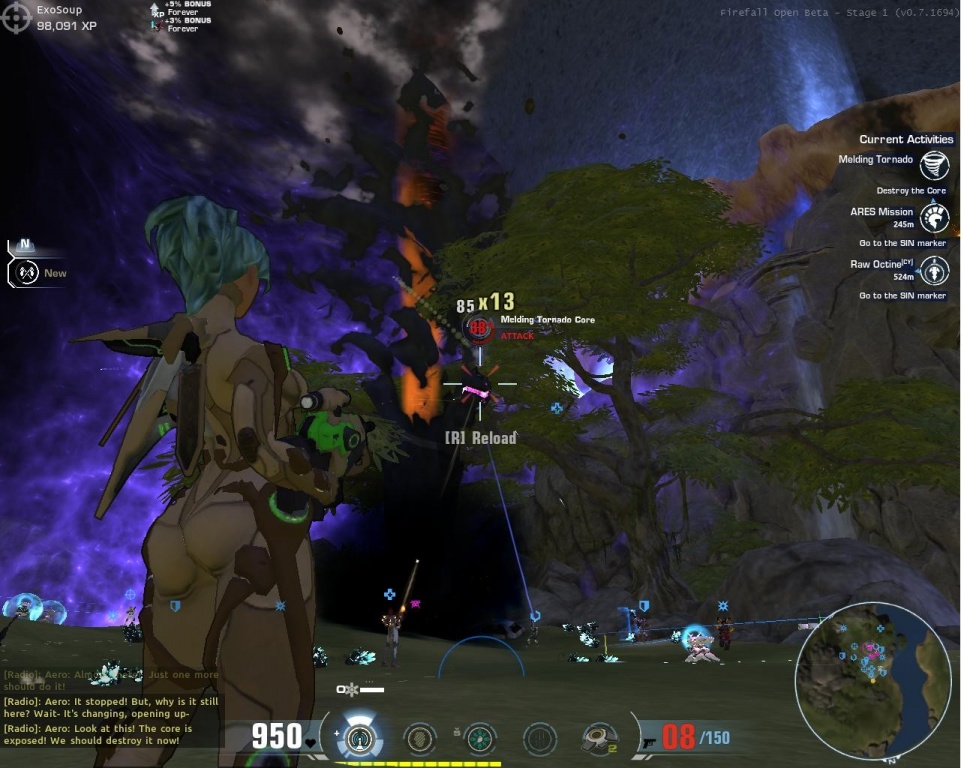Open the ARES Mission activity

(935, 217)
